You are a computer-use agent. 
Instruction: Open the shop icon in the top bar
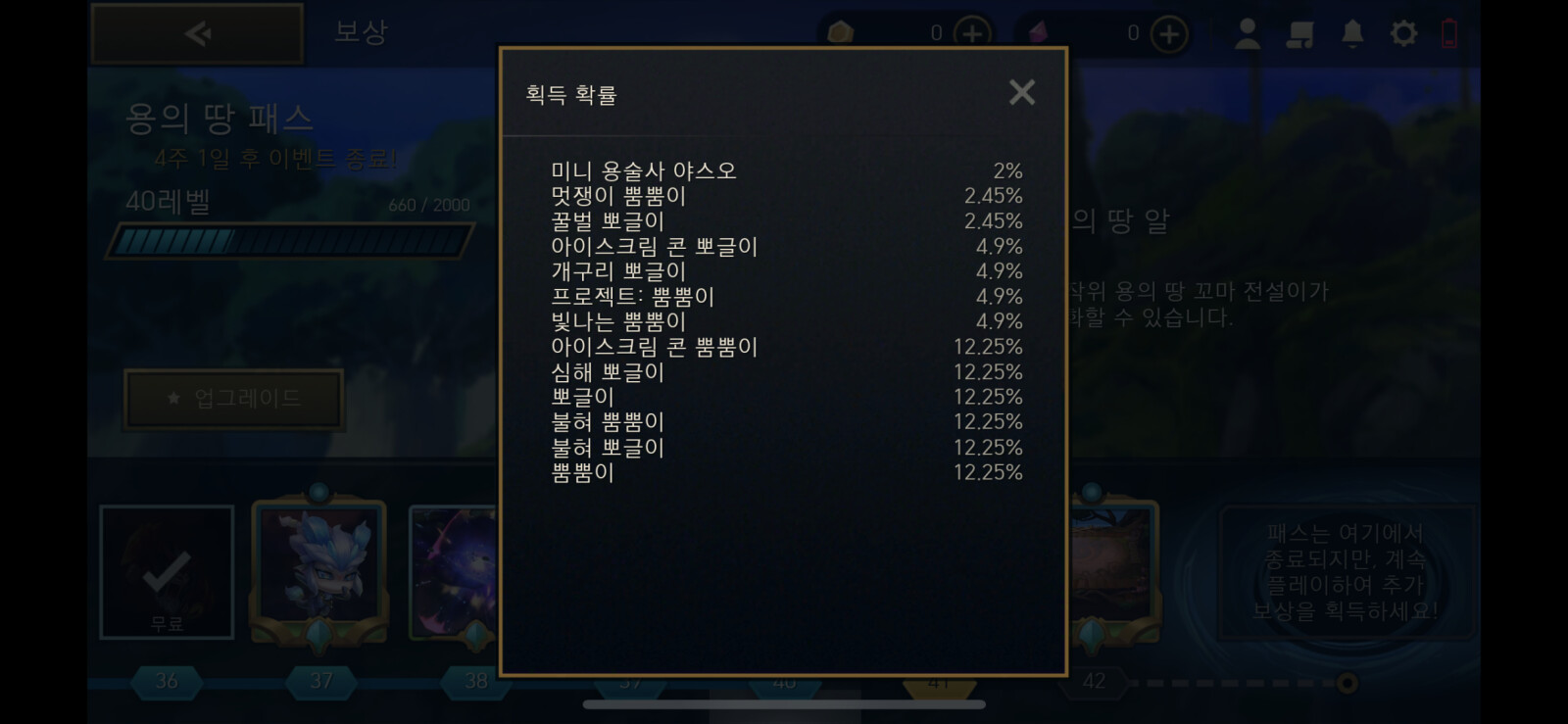(1301, 34)
